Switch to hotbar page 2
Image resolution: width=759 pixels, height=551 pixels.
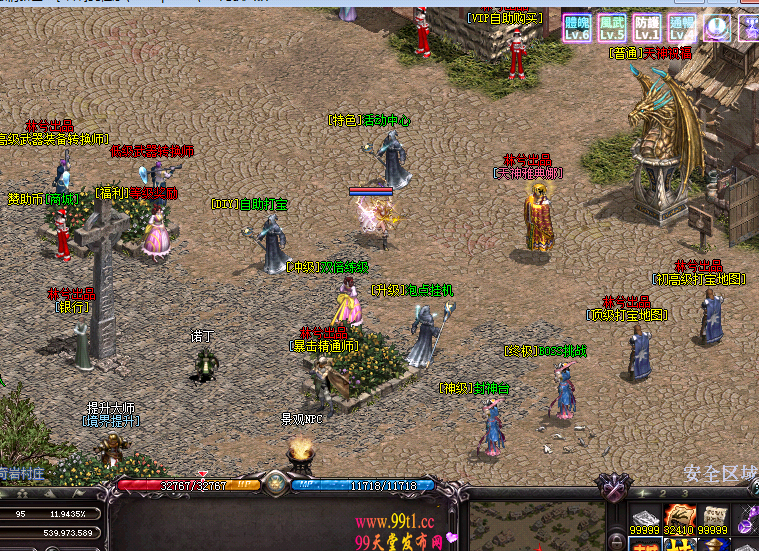664,494
